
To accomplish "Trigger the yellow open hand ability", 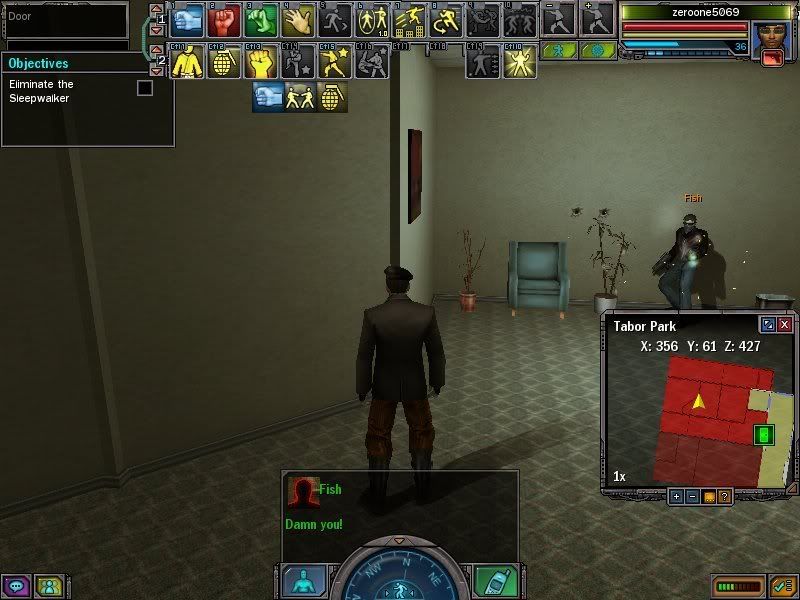I will [297, 19].
